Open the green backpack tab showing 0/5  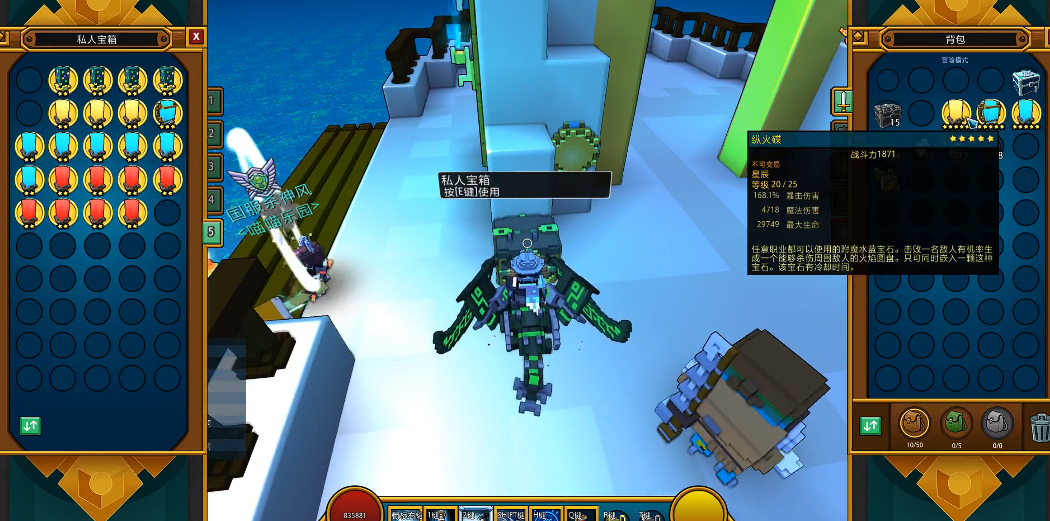tap(956, 424)
